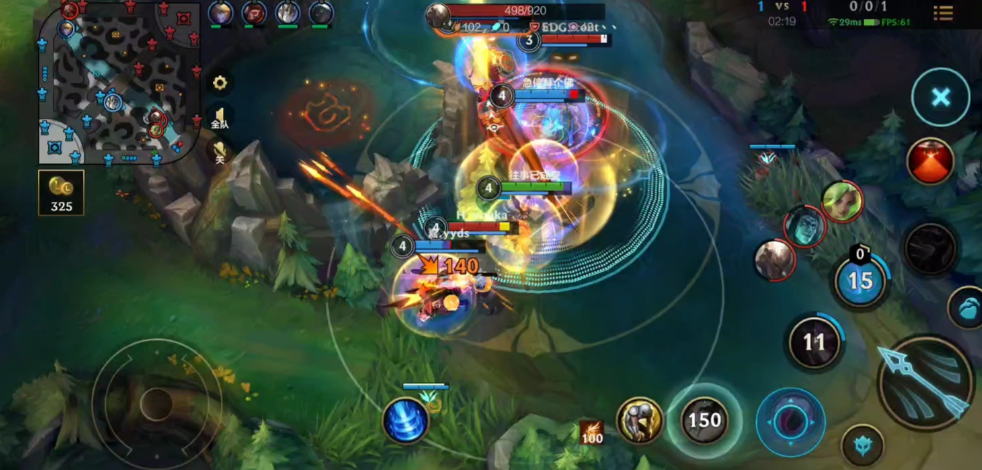Open settings with the gear icon
The height and width of the screenshot is (470, 982).
point(219,83)
